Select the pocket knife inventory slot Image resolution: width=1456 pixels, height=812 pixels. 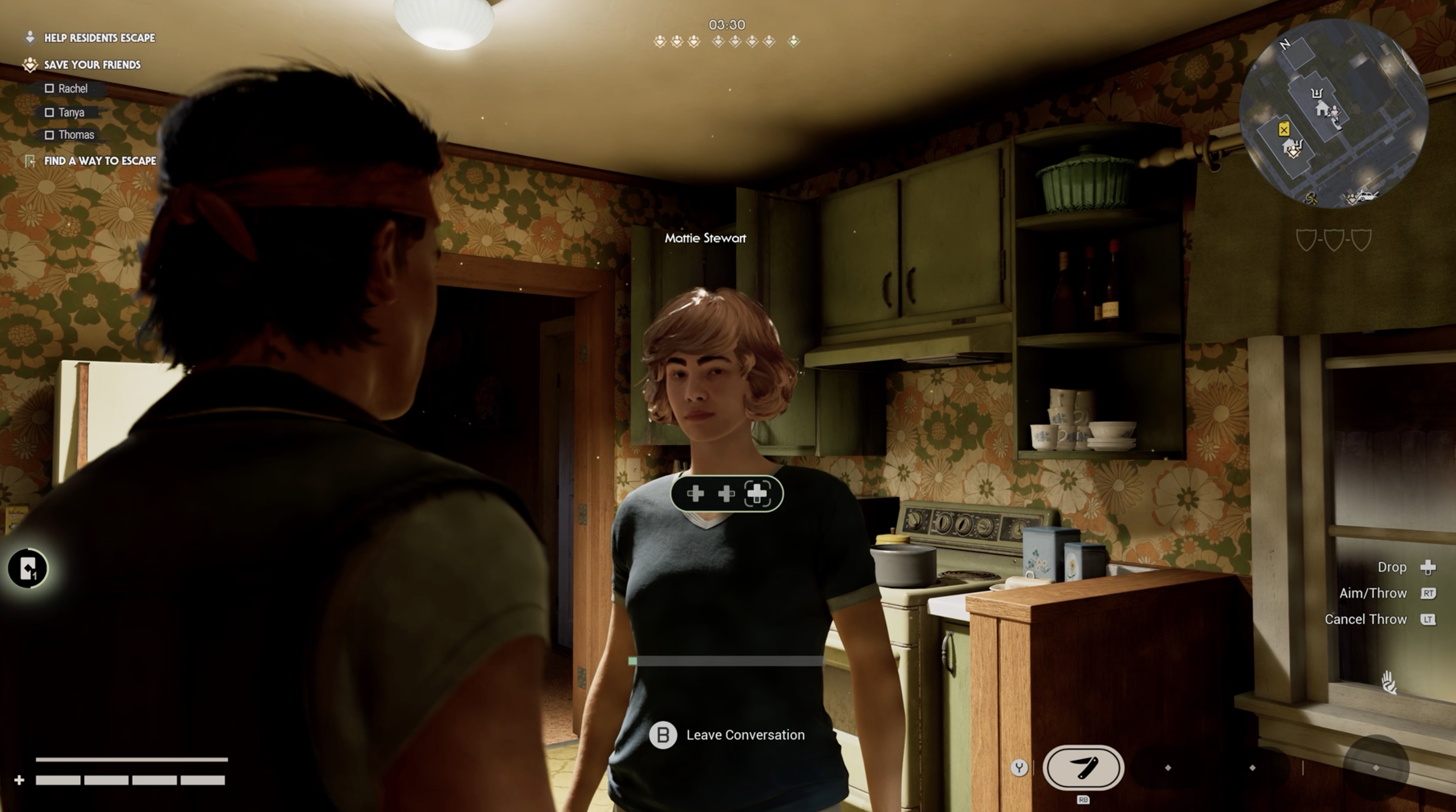1082,767
